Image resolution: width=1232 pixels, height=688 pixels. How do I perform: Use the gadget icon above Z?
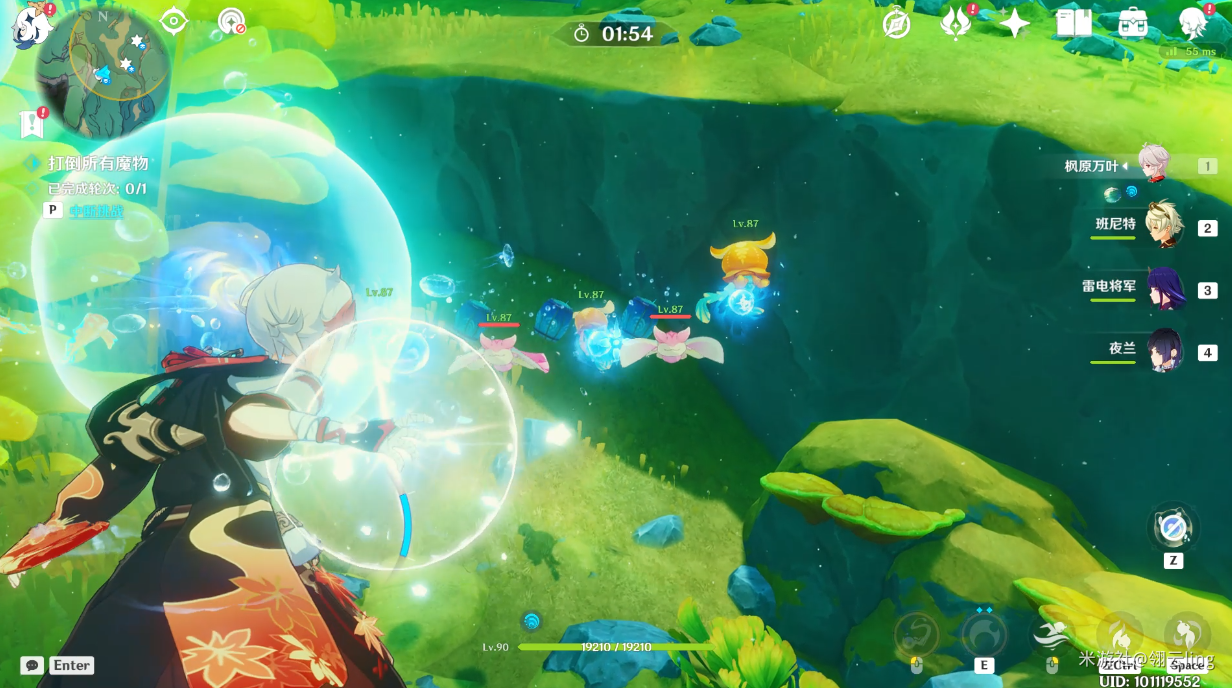1173,527
